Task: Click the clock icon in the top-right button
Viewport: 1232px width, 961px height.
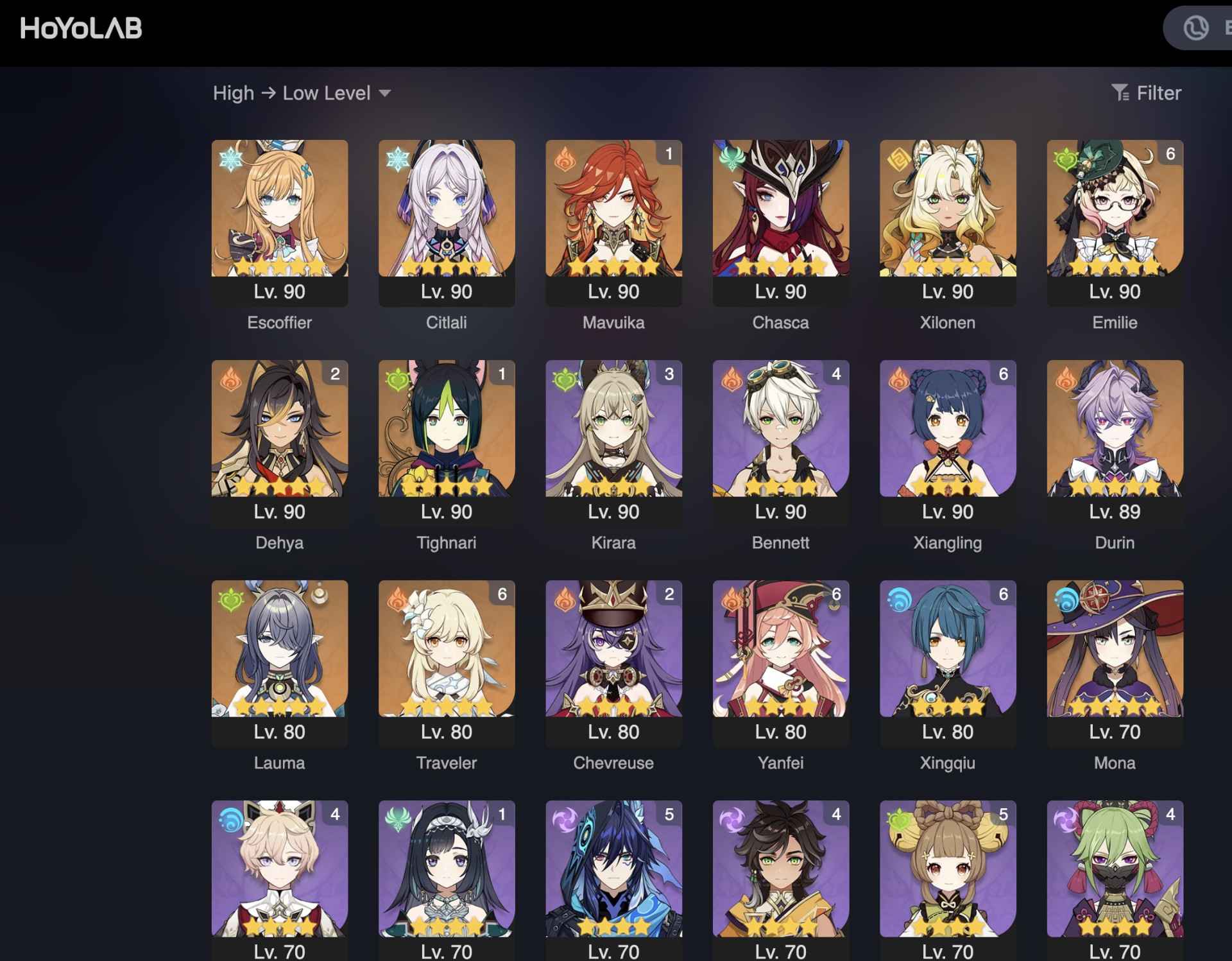Action: point(1195,28)
